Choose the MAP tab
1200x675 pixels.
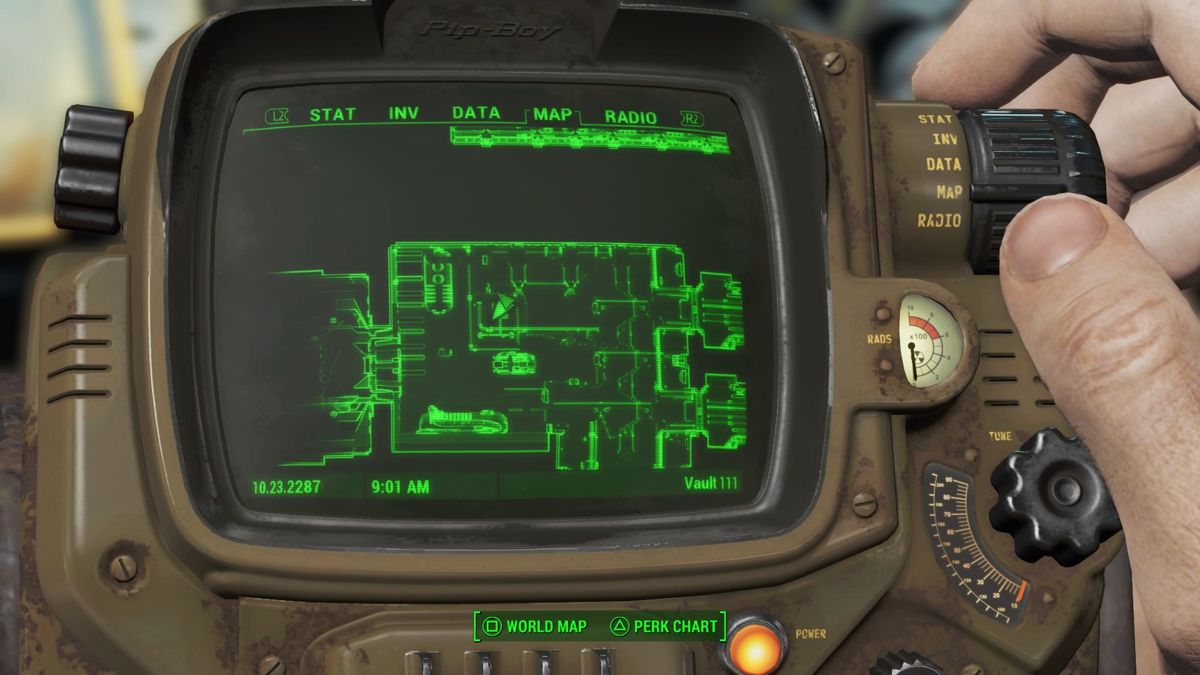pyautogui.click(x=552, y=115)
